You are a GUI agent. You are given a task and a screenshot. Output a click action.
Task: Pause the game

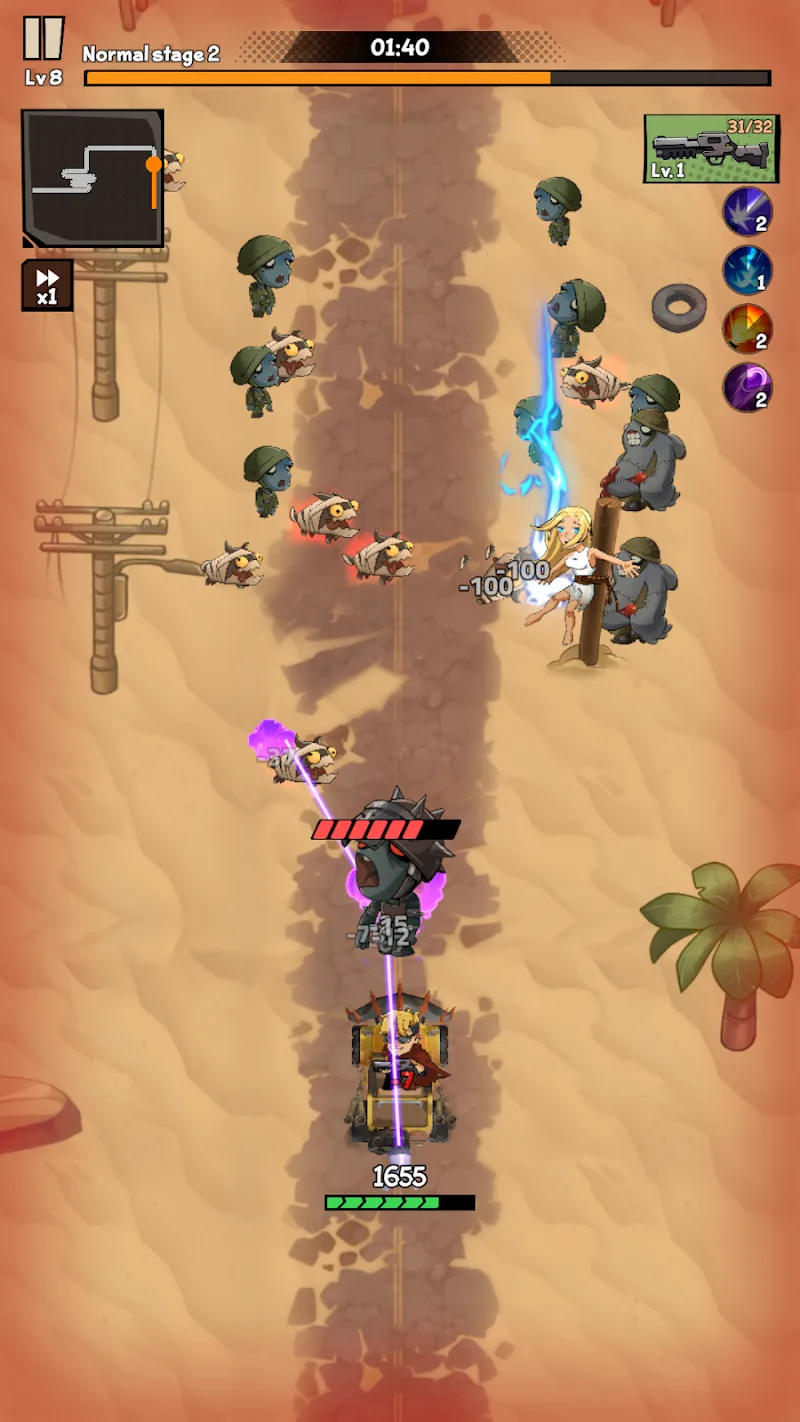tap(43, 38)
